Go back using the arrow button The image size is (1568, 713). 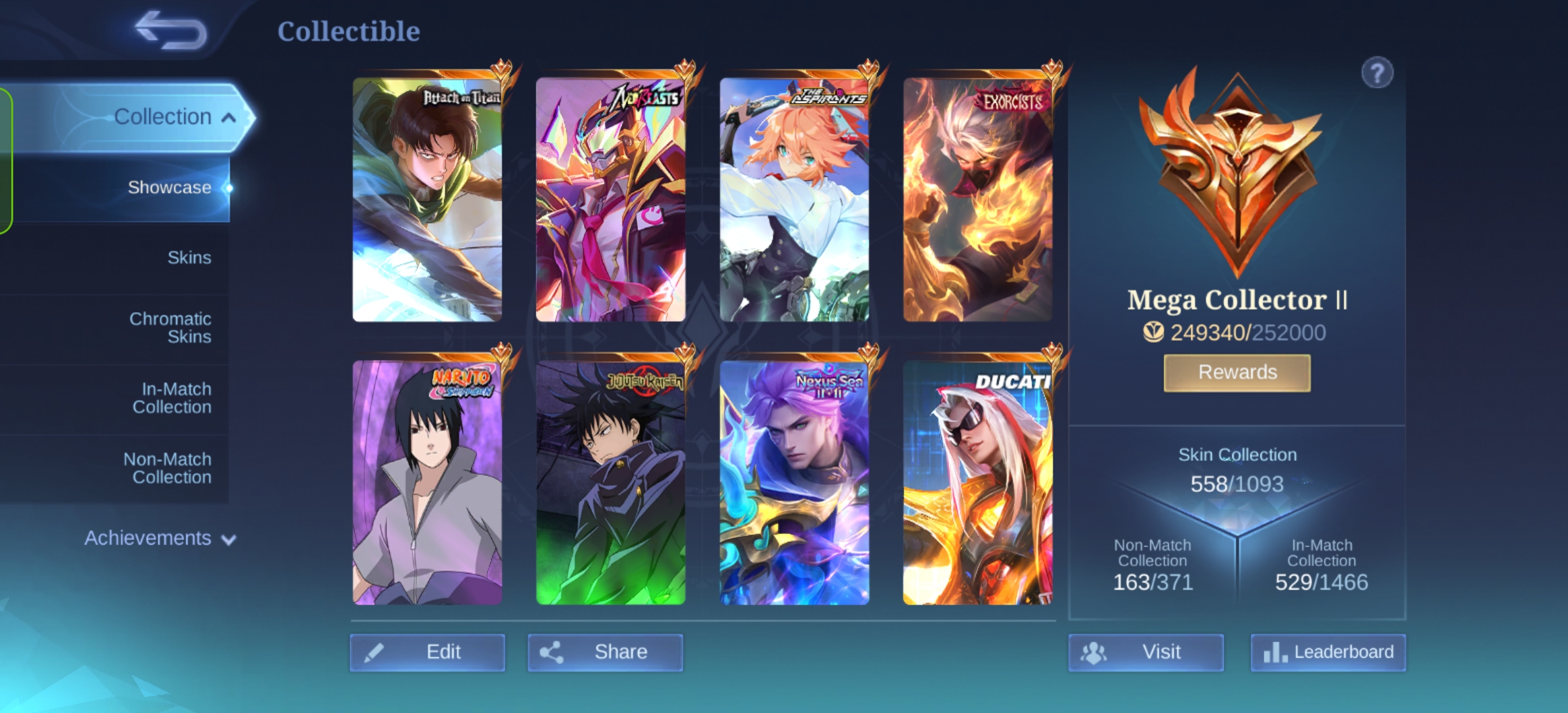[x=171, y=30]
